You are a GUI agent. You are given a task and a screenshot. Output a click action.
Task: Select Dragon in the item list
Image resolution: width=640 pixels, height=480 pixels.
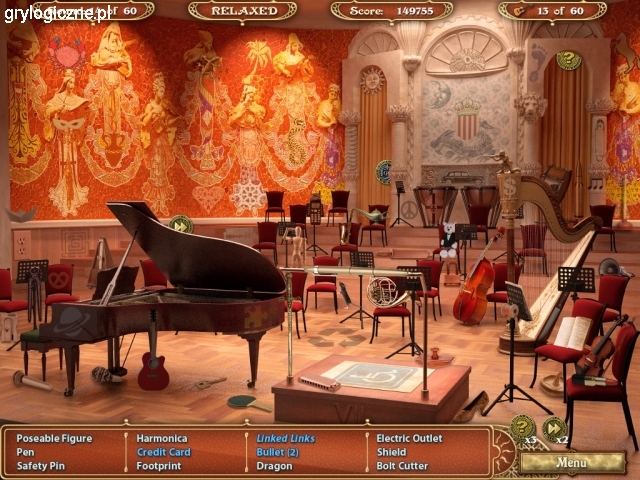tap(274, 465)
